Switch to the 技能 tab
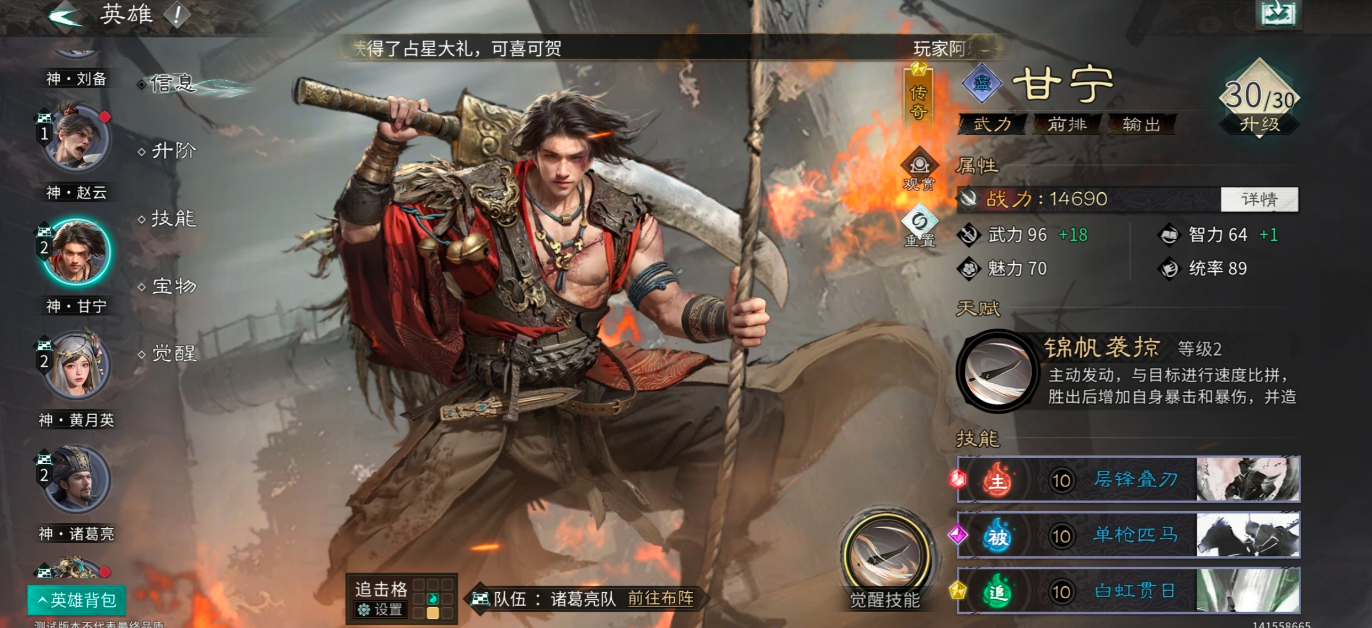1372x628 pixels. tap(173, 219)
